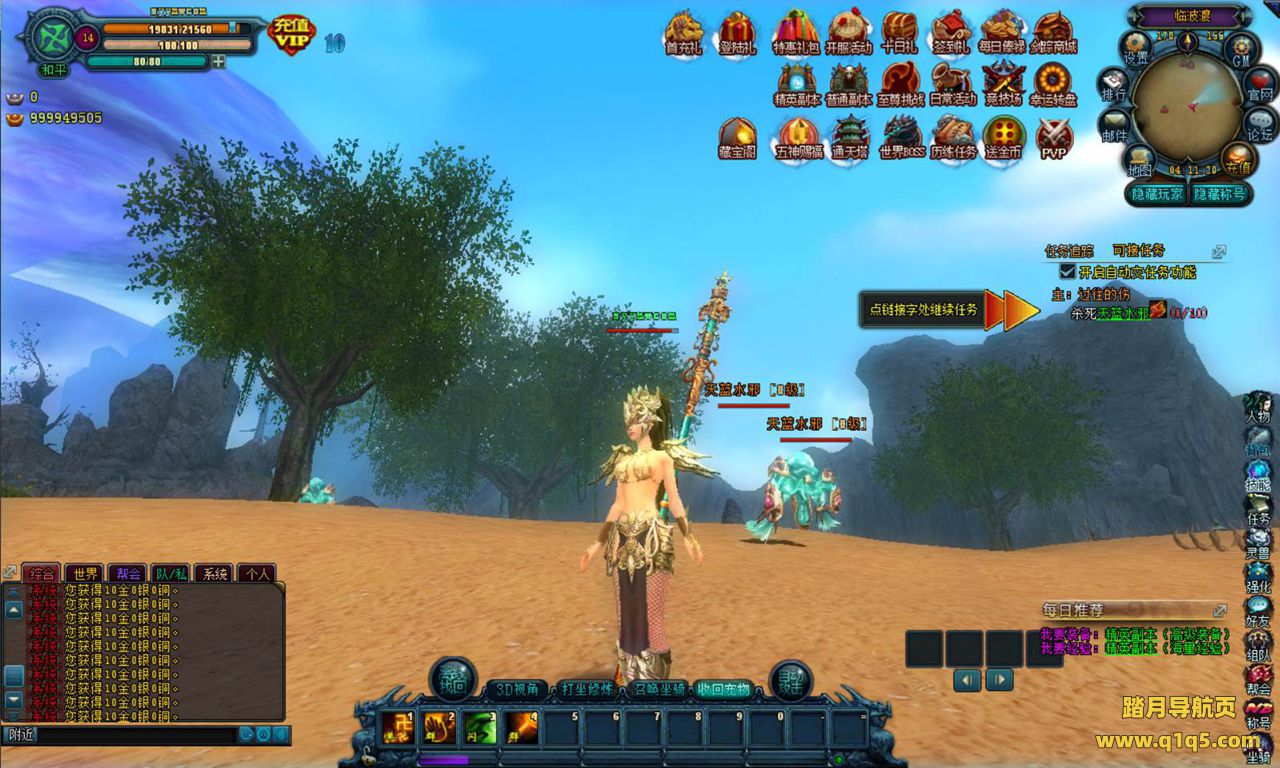Click the 天蓝水邪 quest target link

tap(1122, 313)
